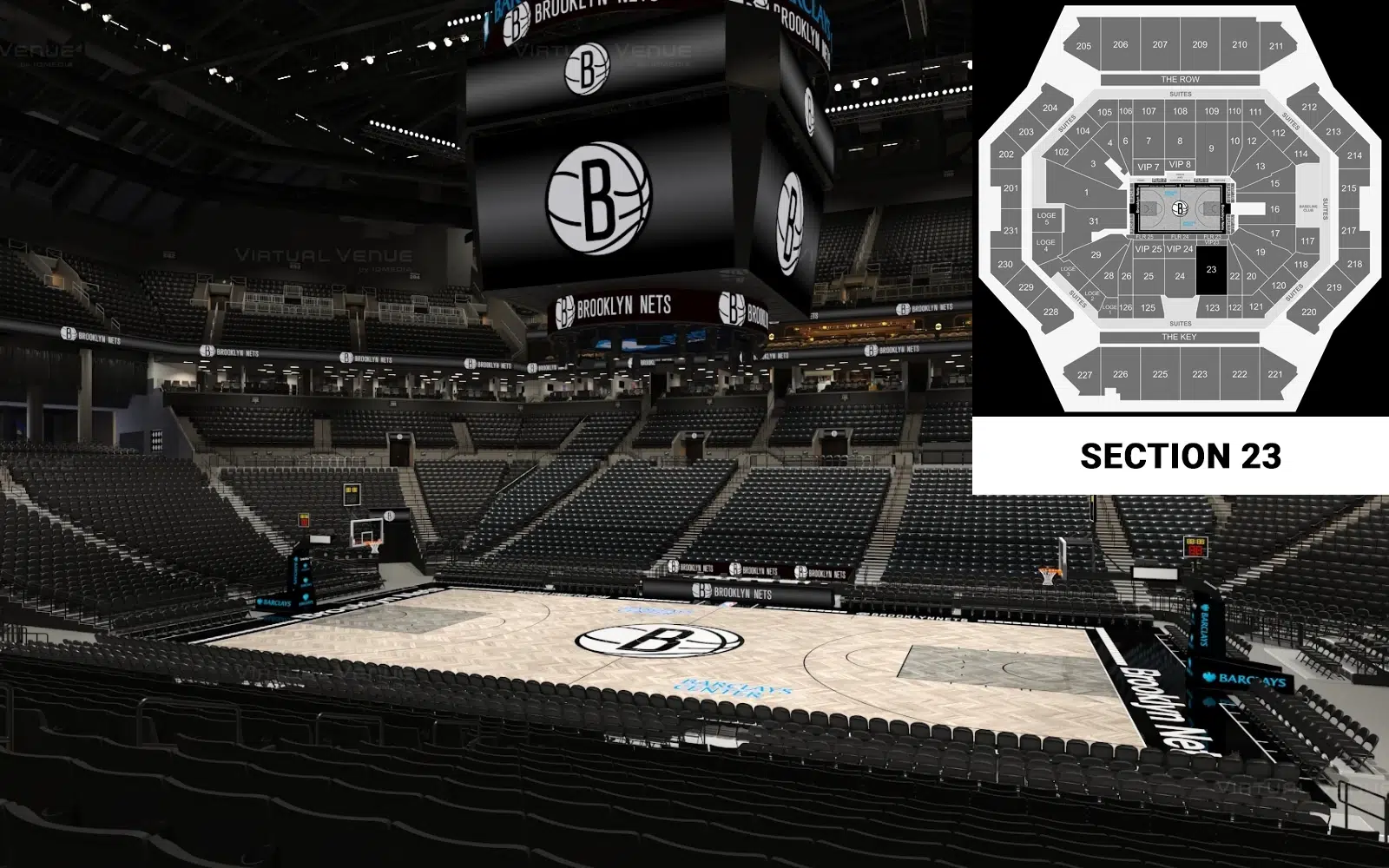Choose the VIP 8 section

[x=1180, y=164]
